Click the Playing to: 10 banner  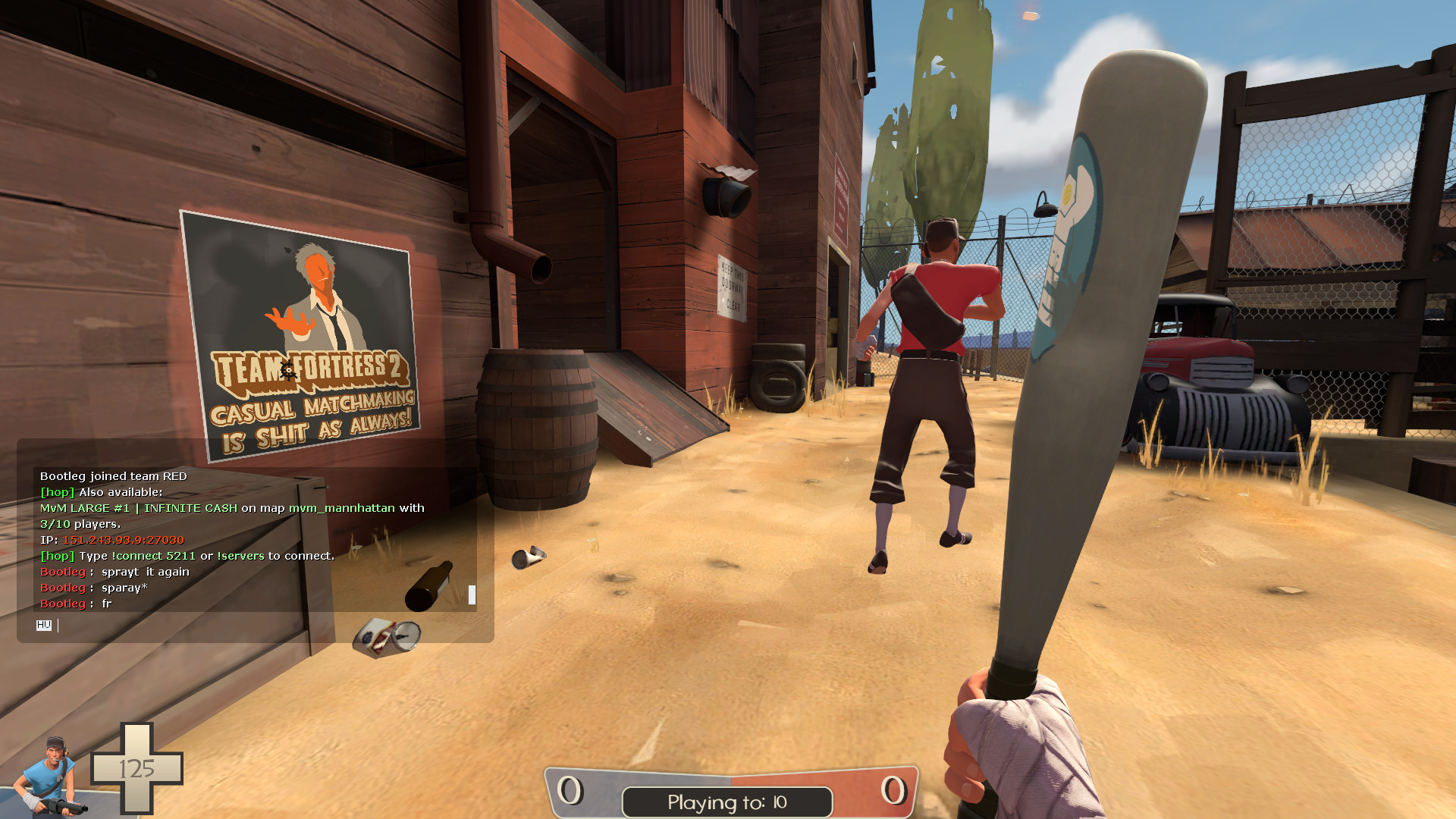(726, 802)
